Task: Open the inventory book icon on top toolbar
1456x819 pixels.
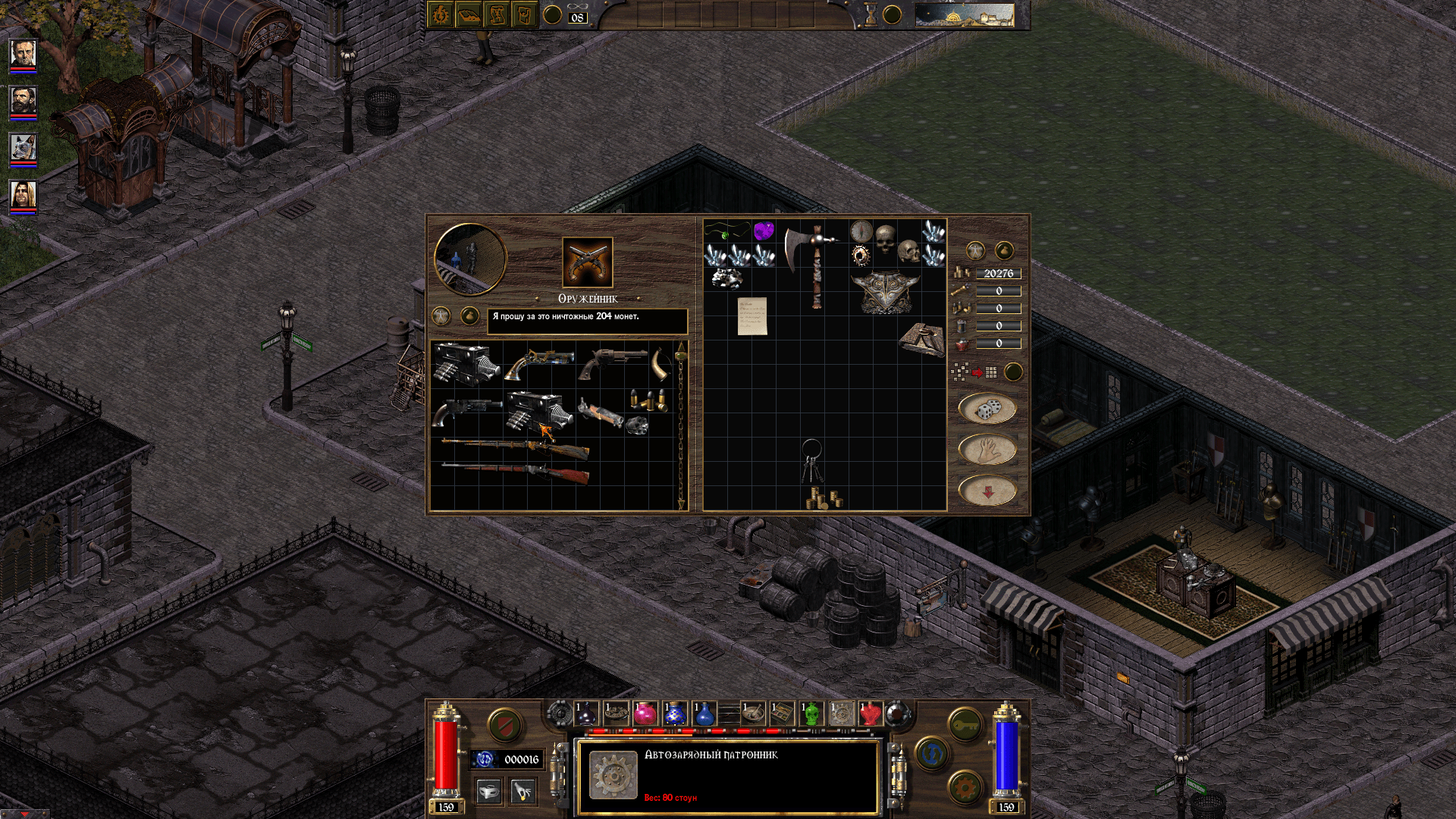Action: [469, 16]
